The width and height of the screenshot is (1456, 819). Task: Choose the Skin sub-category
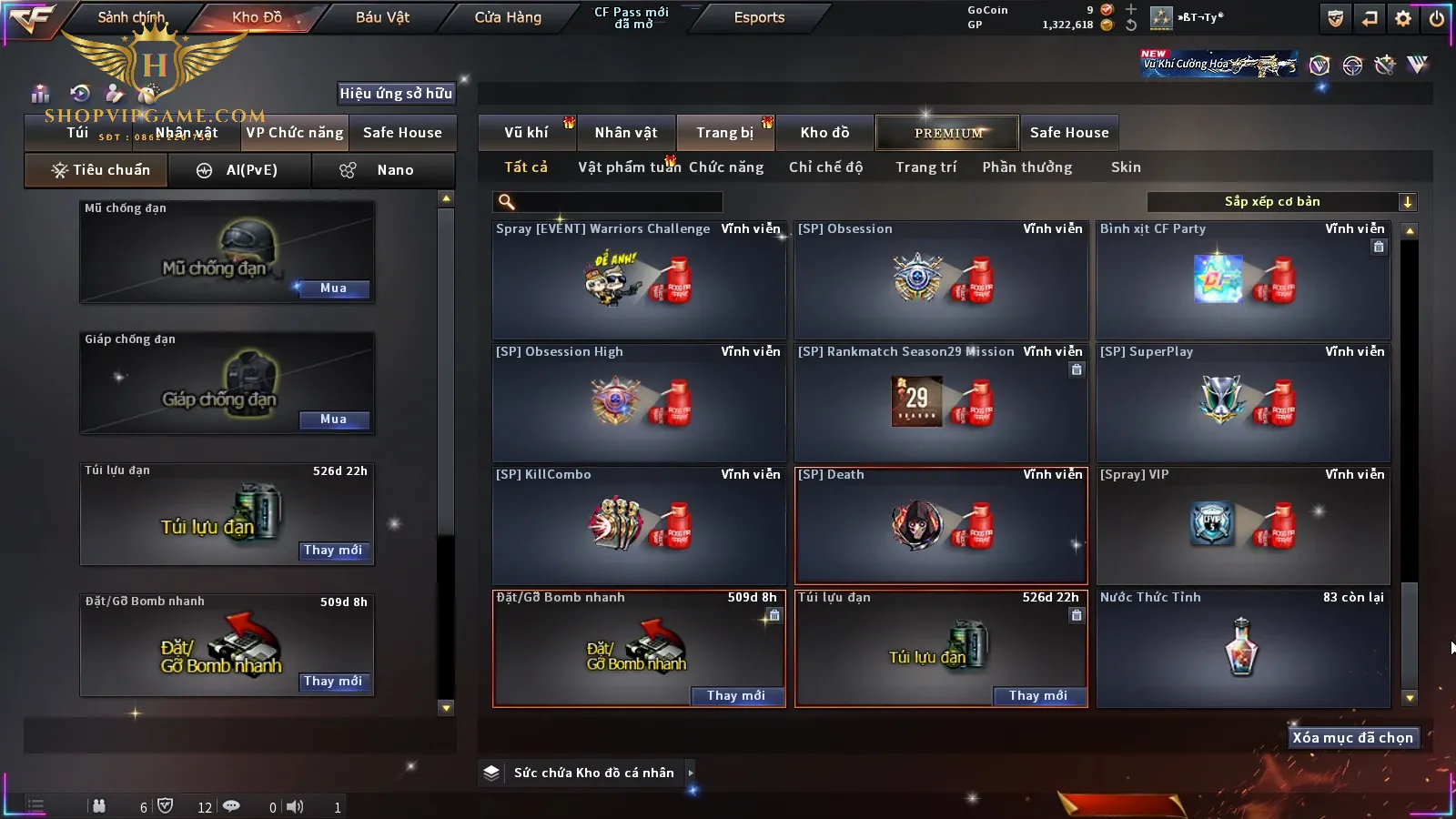[x=1126, y=167]
